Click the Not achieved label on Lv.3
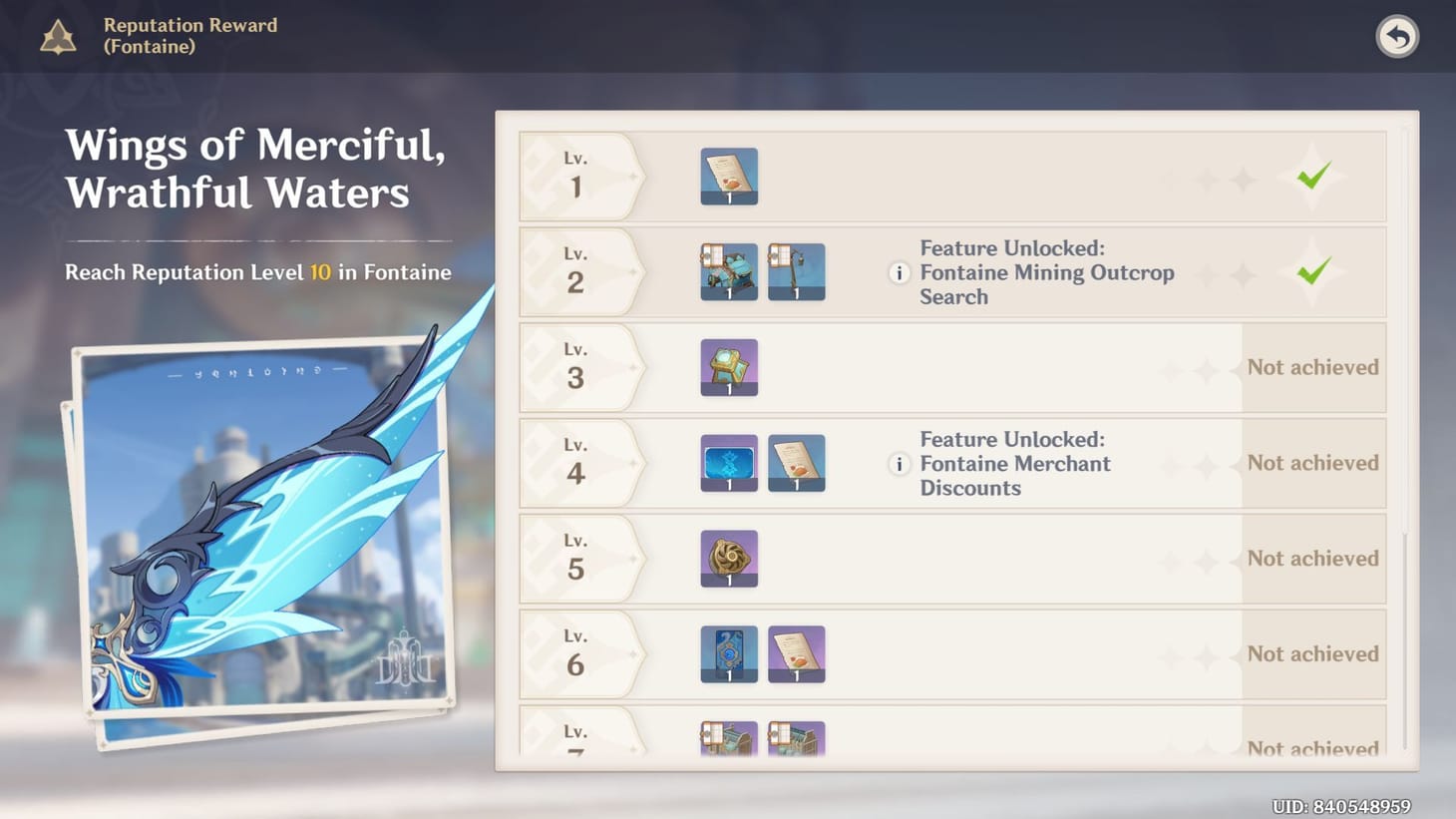This screenshot has height=819, width=1456. click(1313, 367)
